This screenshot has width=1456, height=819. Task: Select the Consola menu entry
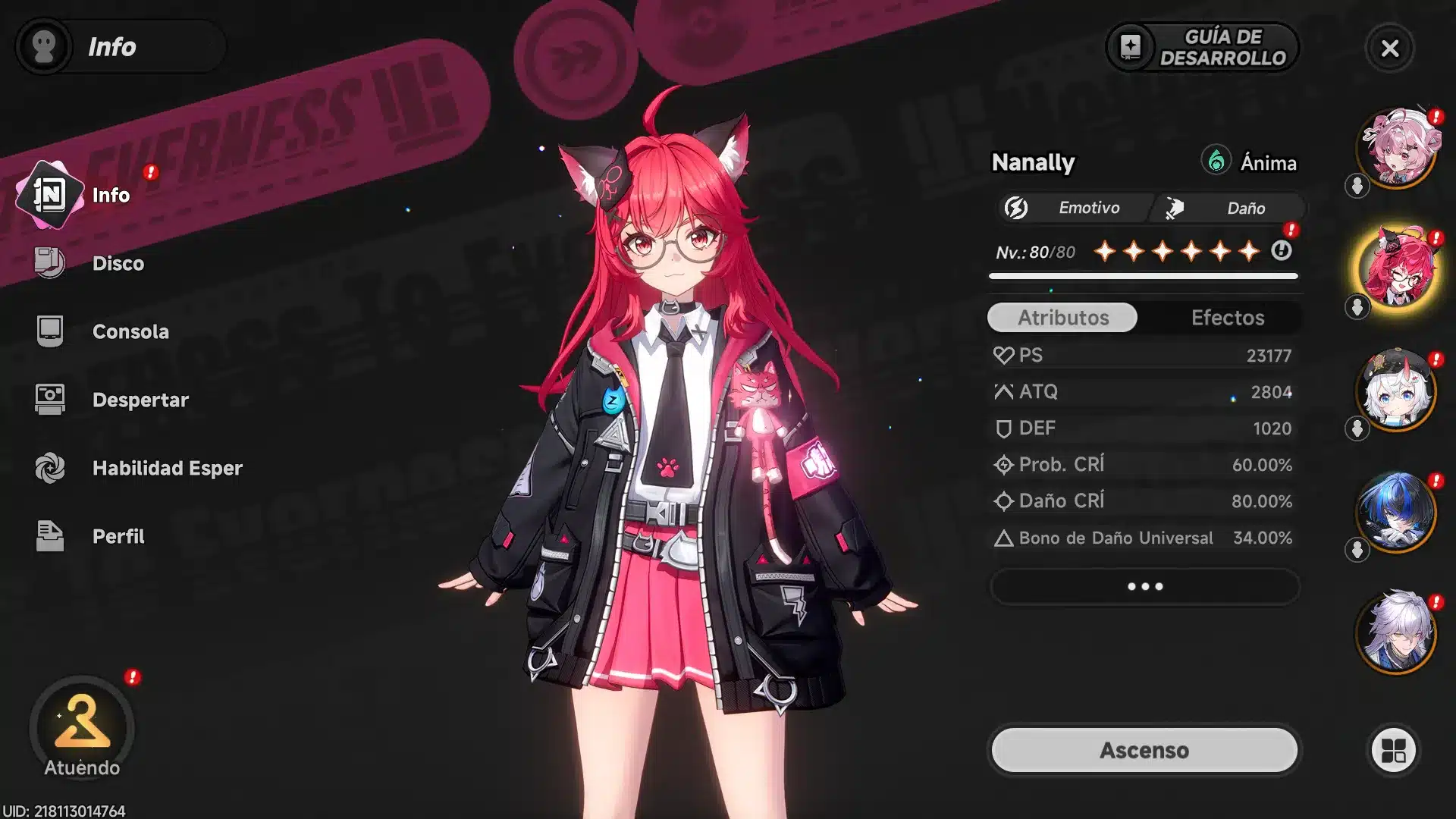pyautogui.click(x=130, y=331)
